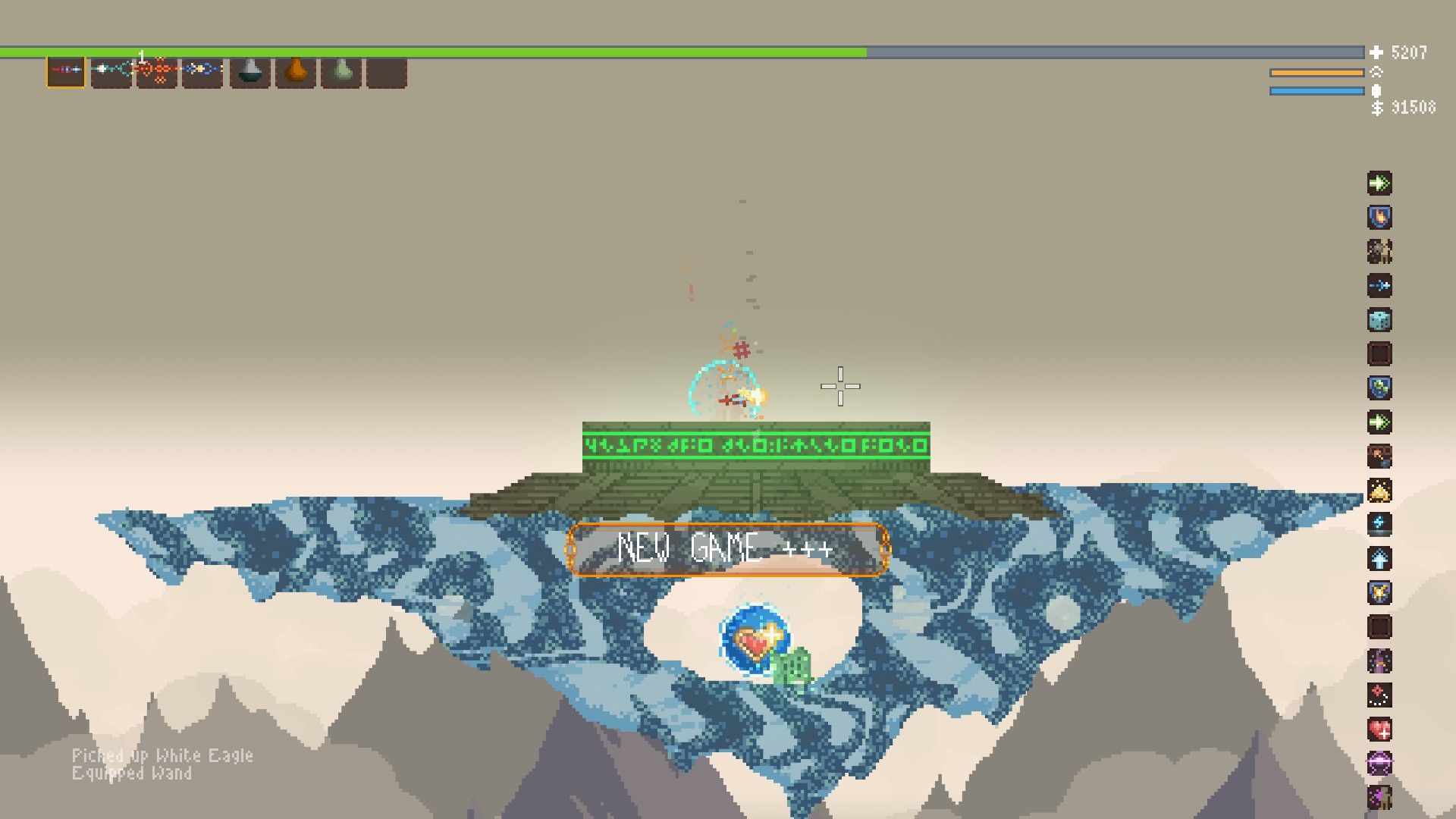Select the dark bowl item in the hotbar
1456x819 pixels.
point(250,74)
